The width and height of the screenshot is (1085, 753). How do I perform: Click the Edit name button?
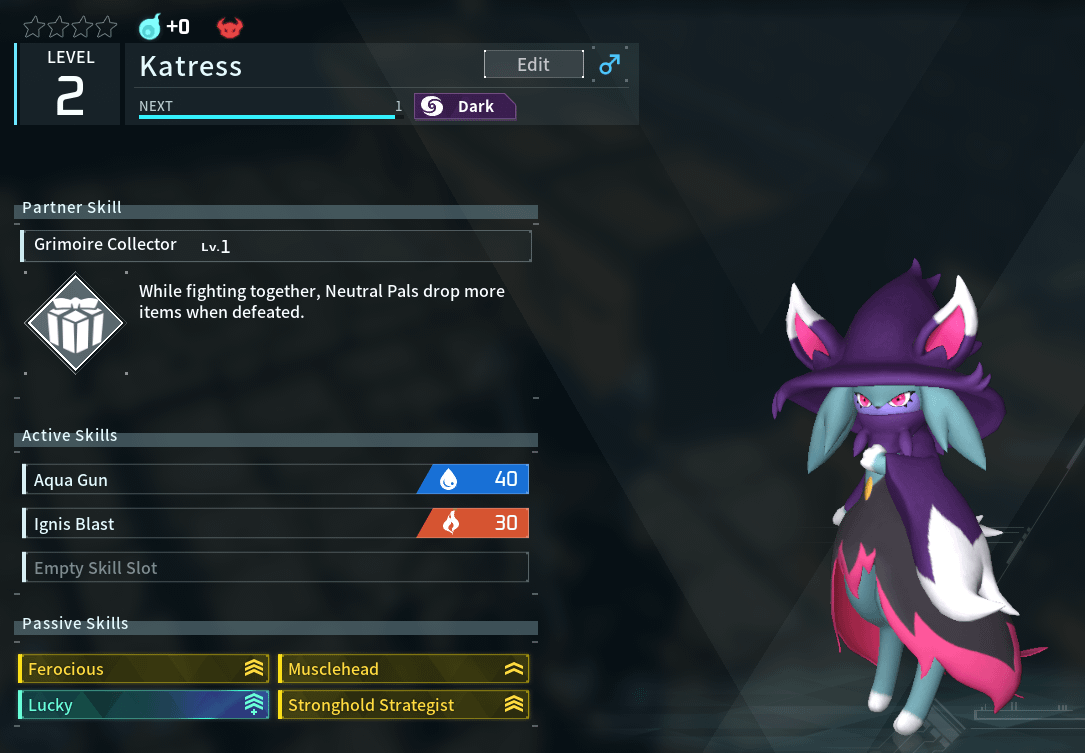point(533,65)
